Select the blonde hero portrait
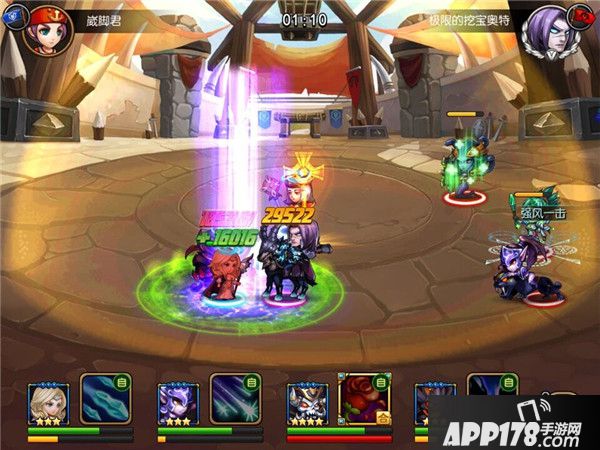Image resolution: width=600 pixels, height=450 pixels. (x=47, y=403)
